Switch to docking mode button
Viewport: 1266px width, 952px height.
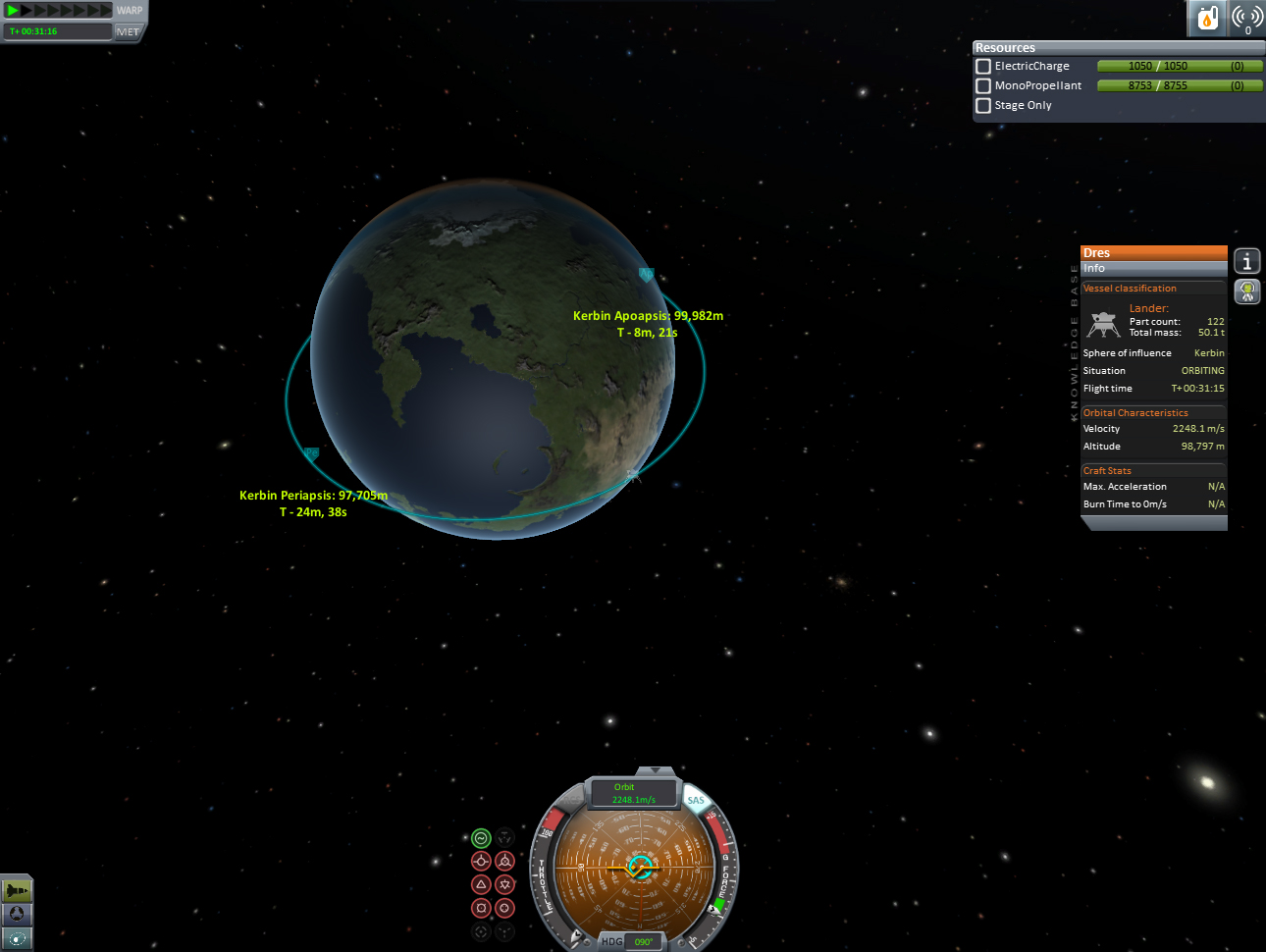17,914
